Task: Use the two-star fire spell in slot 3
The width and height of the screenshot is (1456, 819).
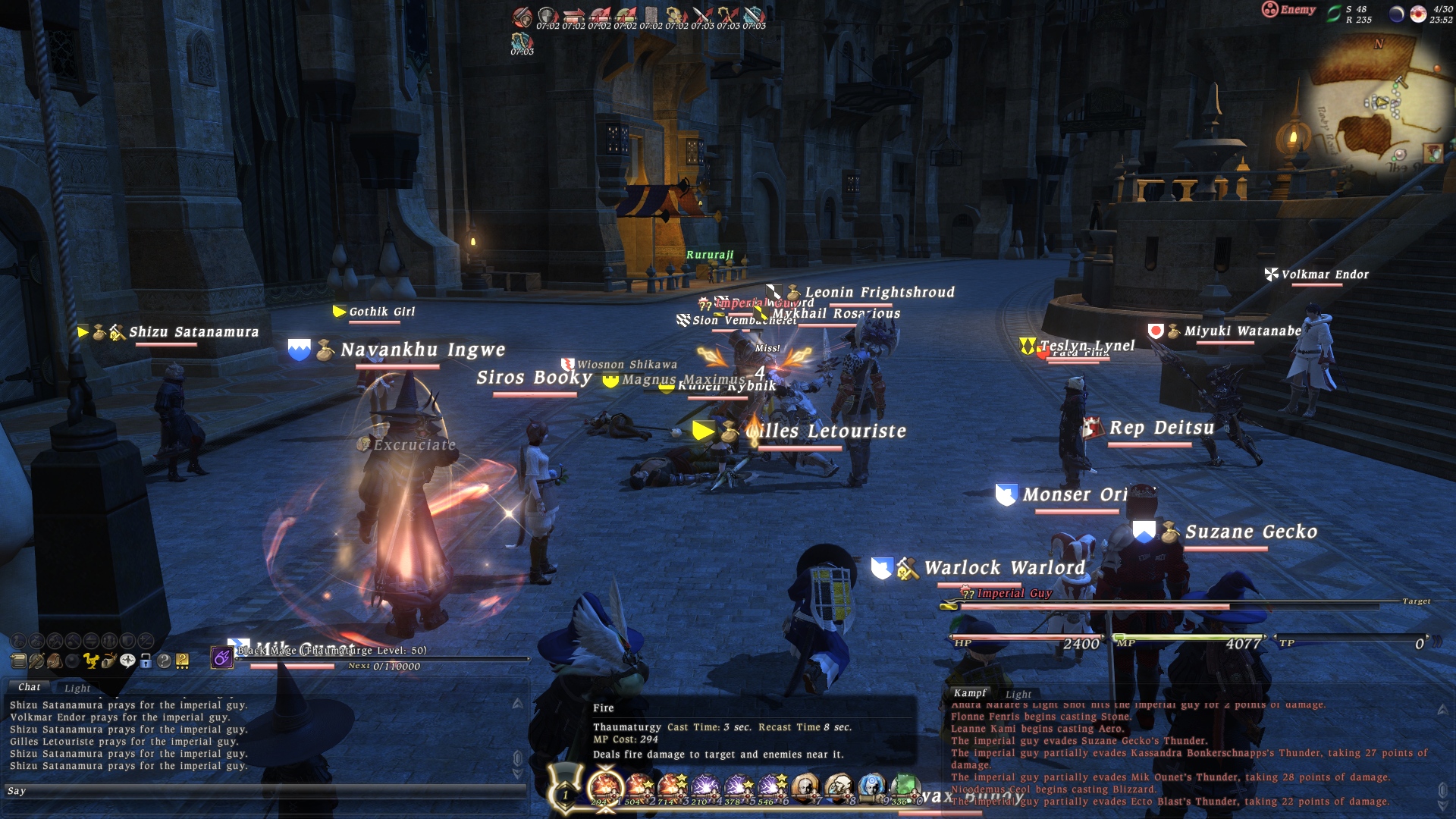Action: point(672,788)
